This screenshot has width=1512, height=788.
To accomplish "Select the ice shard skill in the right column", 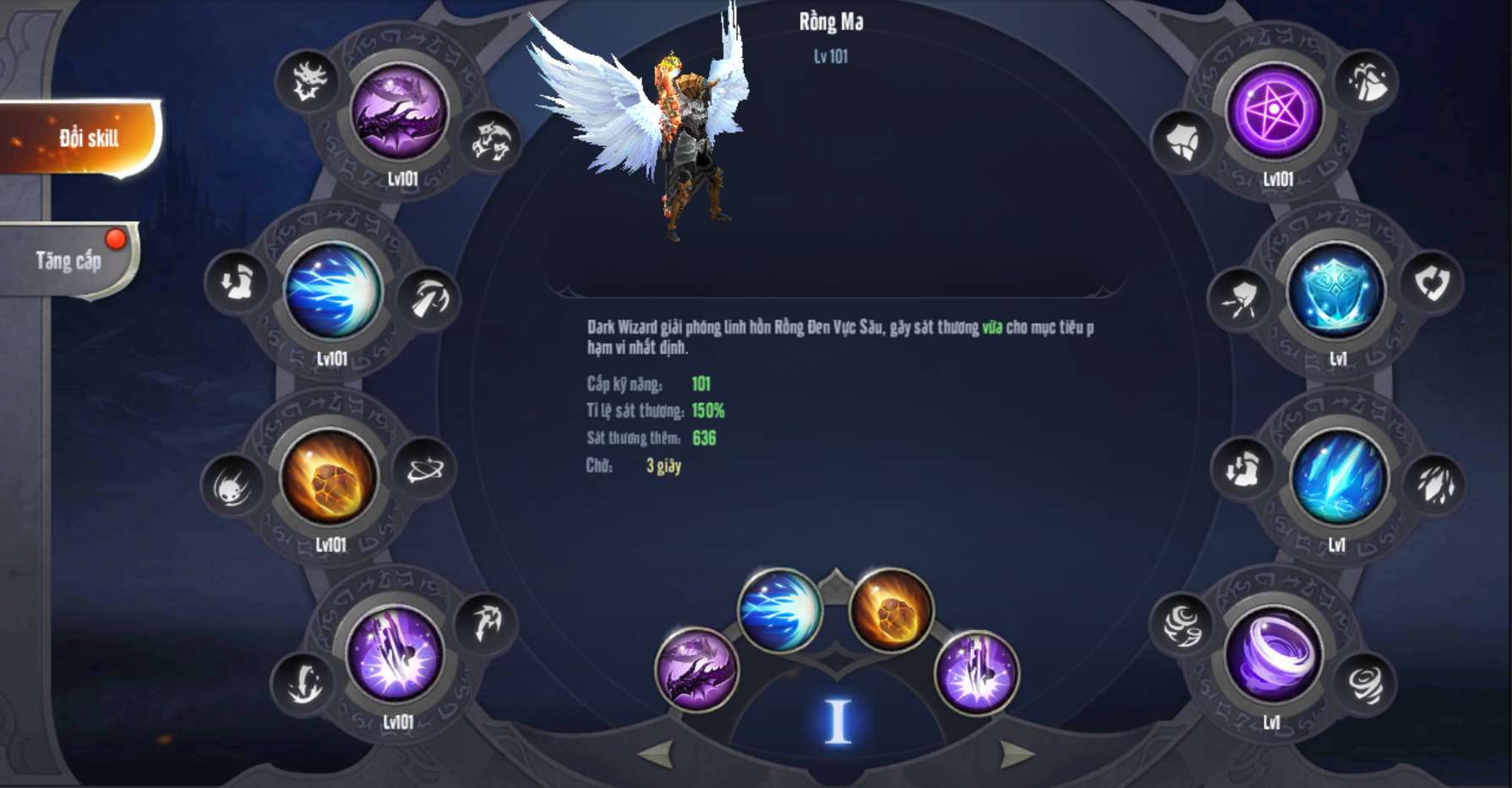I will 1339,478.
